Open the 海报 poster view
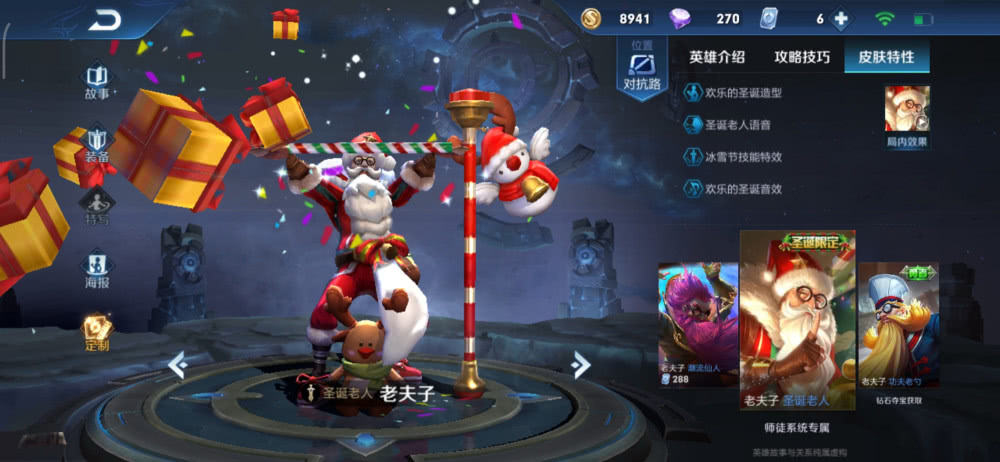Screen dimensions: 1000x462 click(x=97, y=269)
